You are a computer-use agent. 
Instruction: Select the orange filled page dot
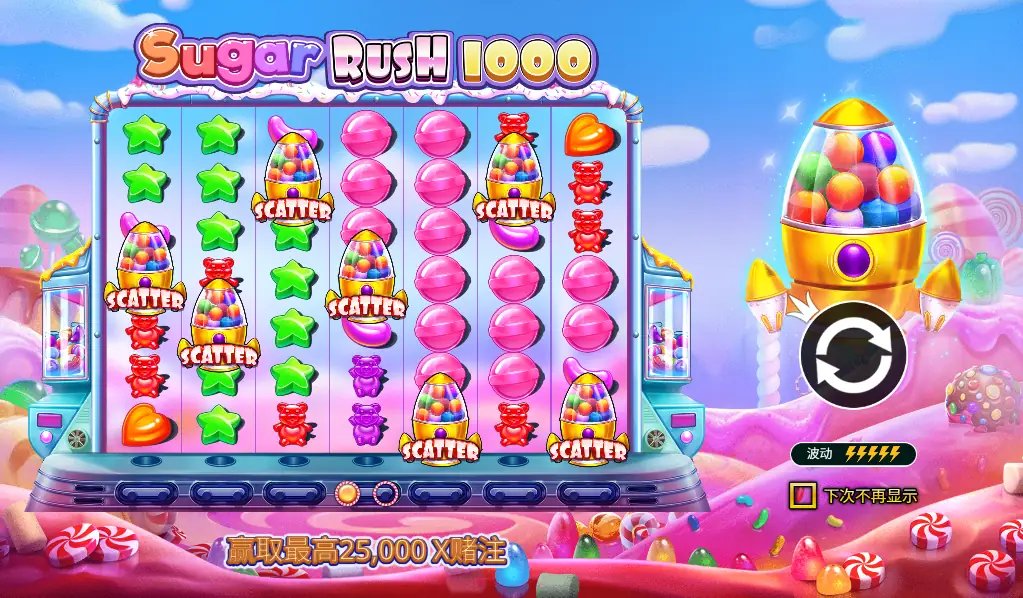click(x=347, y=492)
